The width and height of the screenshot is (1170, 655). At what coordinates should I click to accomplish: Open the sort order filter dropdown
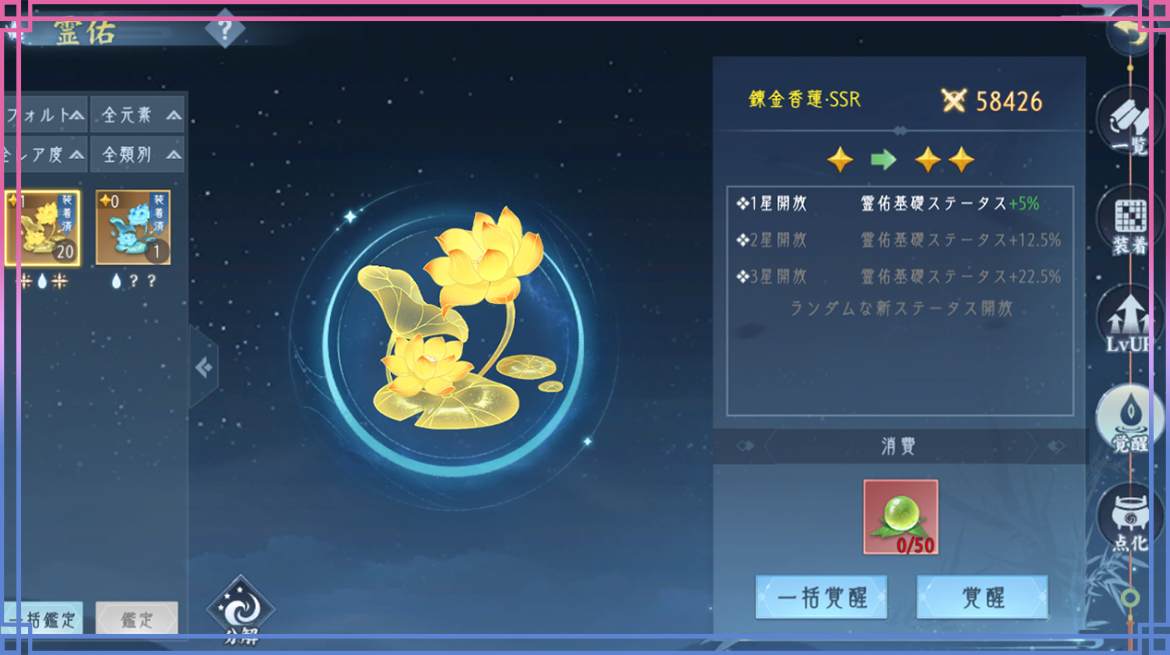coord(44,116)
